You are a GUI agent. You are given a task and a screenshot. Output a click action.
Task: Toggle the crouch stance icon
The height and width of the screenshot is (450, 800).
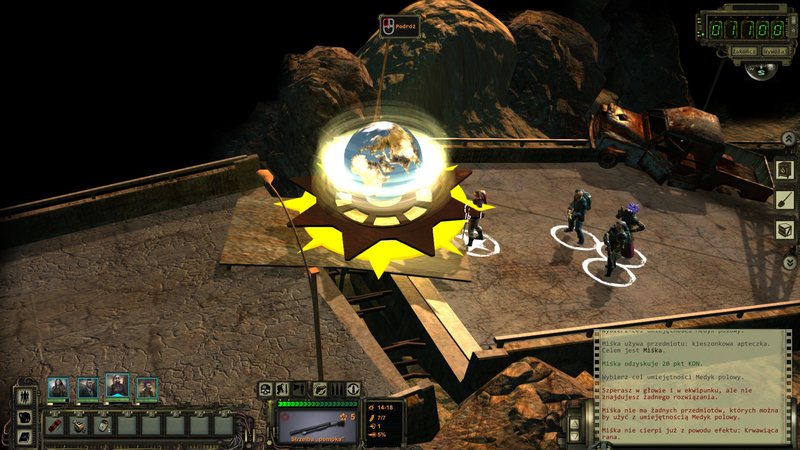tap(283, 389)
